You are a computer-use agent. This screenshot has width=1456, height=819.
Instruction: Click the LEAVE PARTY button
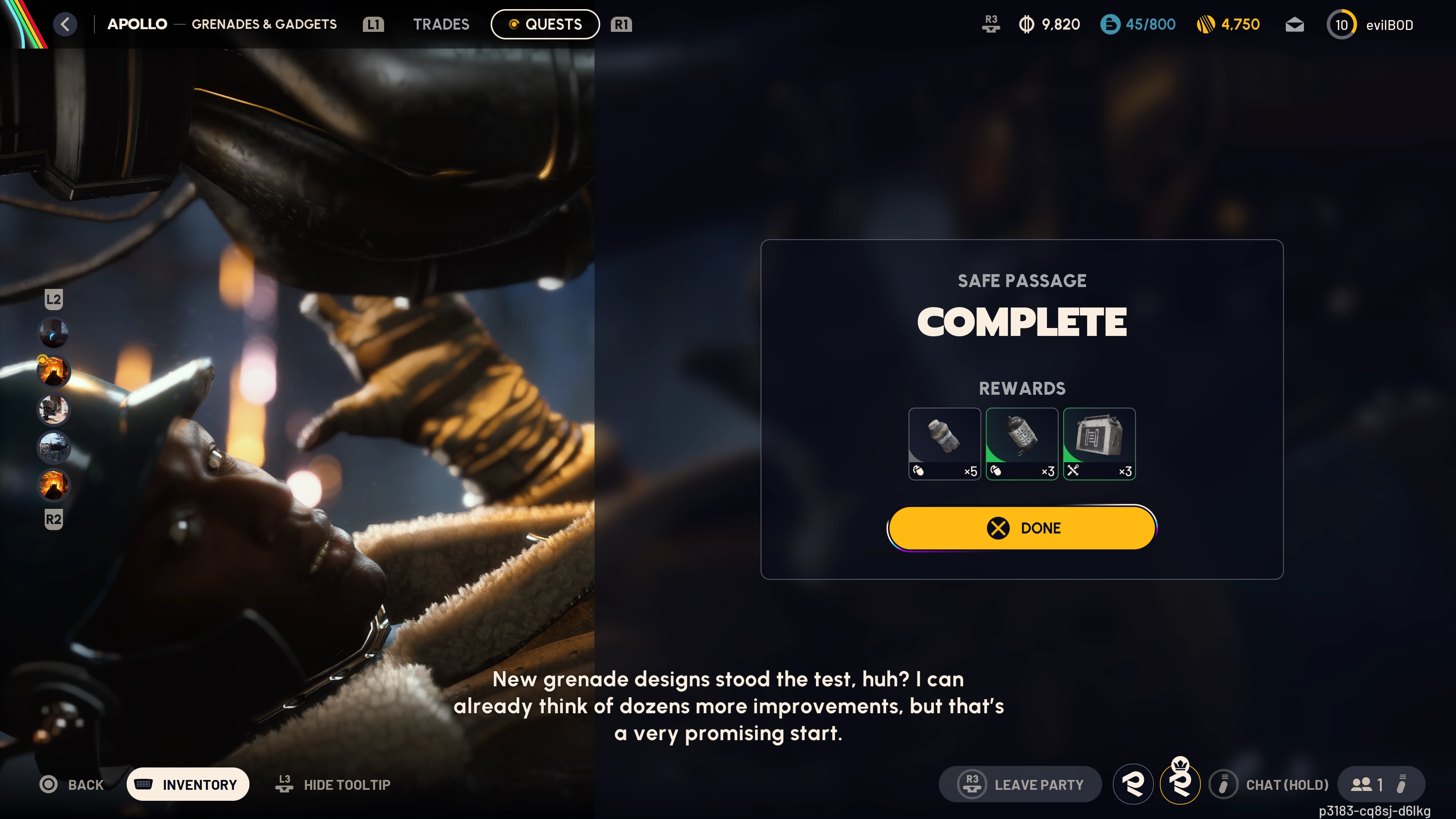[x=1021, y=784]
